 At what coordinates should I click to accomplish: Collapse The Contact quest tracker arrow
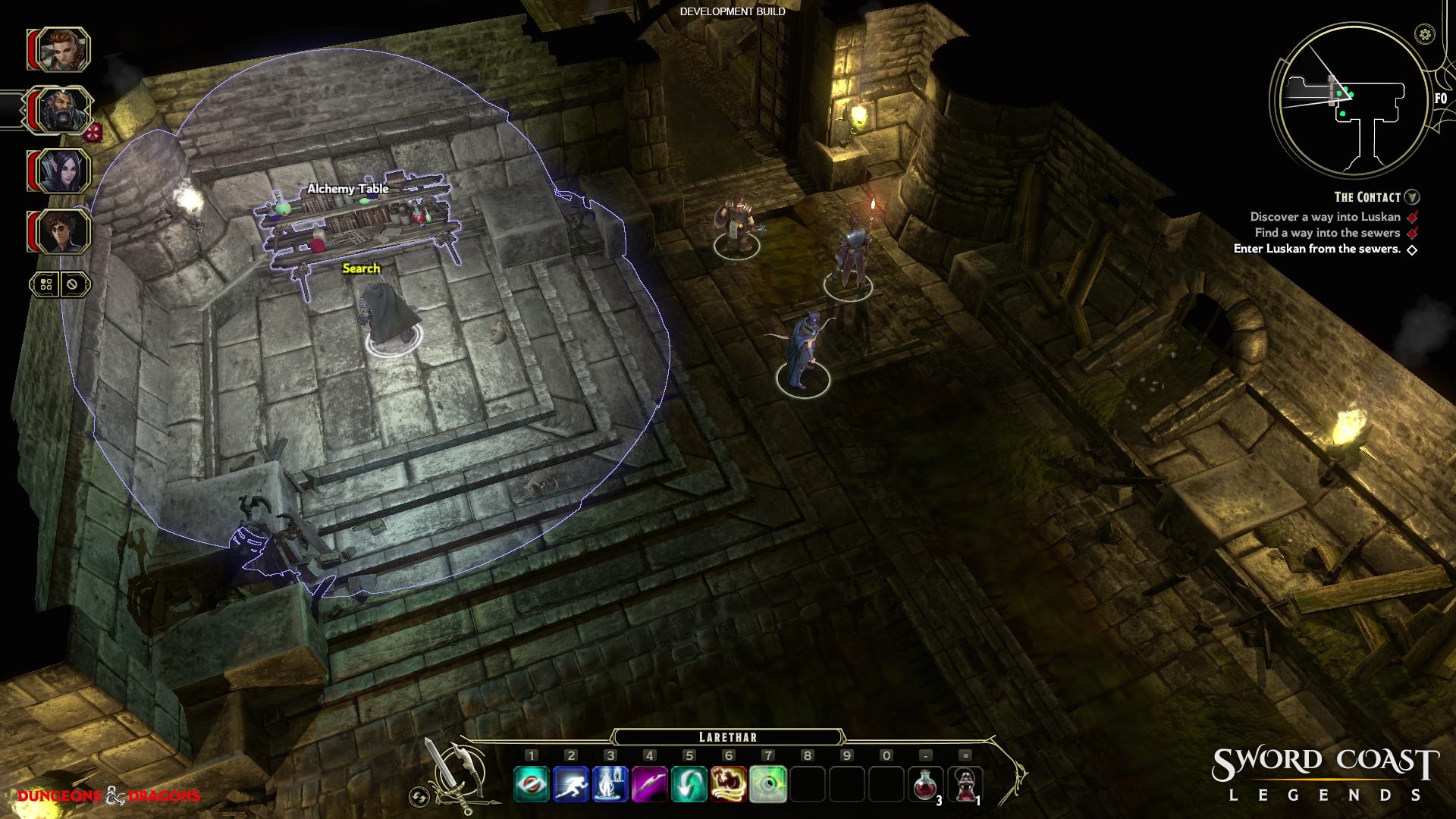pos(1412,197)
